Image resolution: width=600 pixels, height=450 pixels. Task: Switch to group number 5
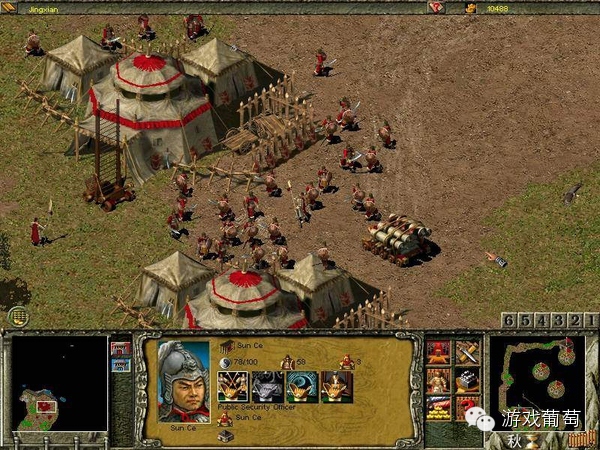click(526, 320)
